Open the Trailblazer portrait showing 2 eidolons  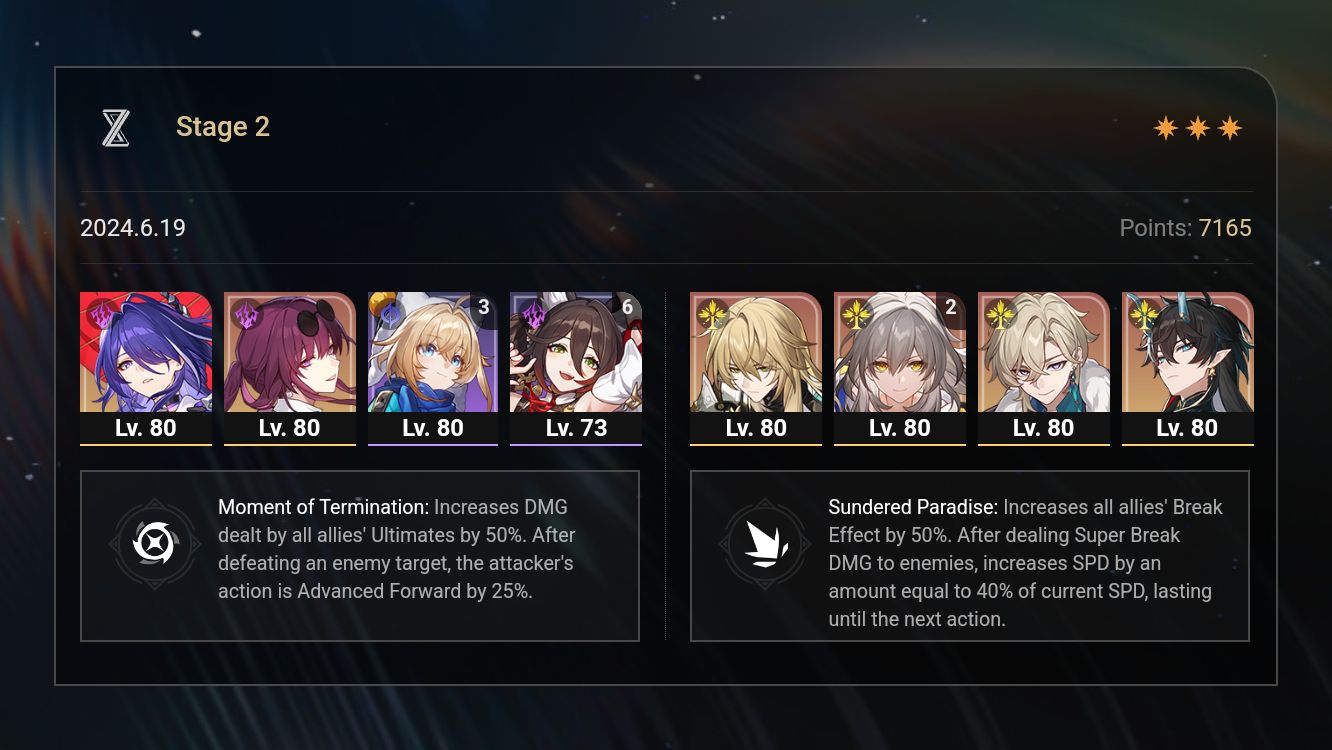pyautogui.click(x=900, y=352)
